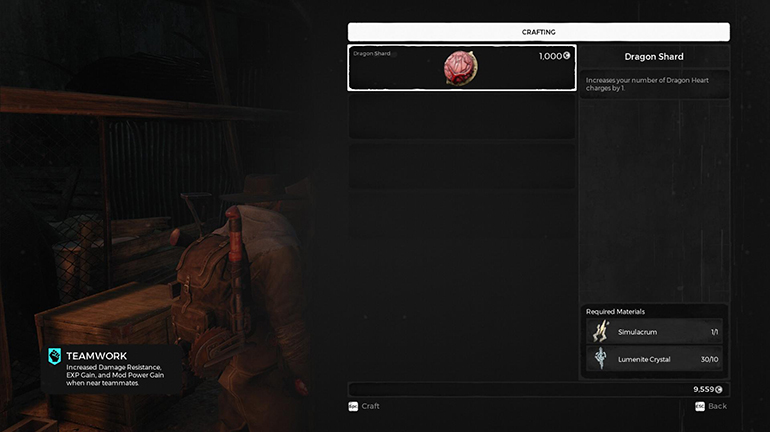Image resolution: width=770 pixels, height=432 pixels.
Task: Select the Dragon Shard crafting recipe
Action: [x=461, y=68]
